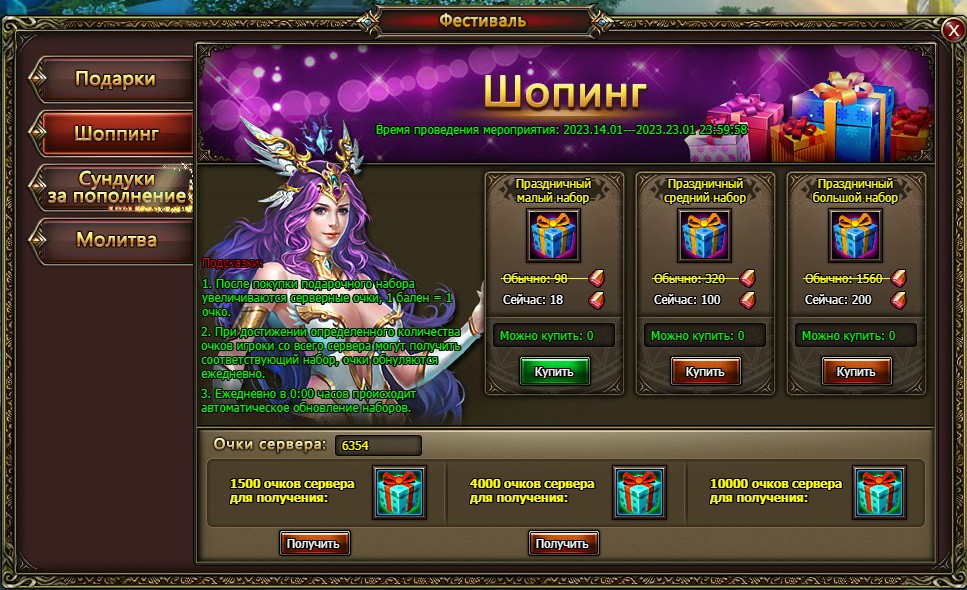Switch to the Подарки tab
The width and height of the screenshot is (967, 590).
click(x=115, y=79)
